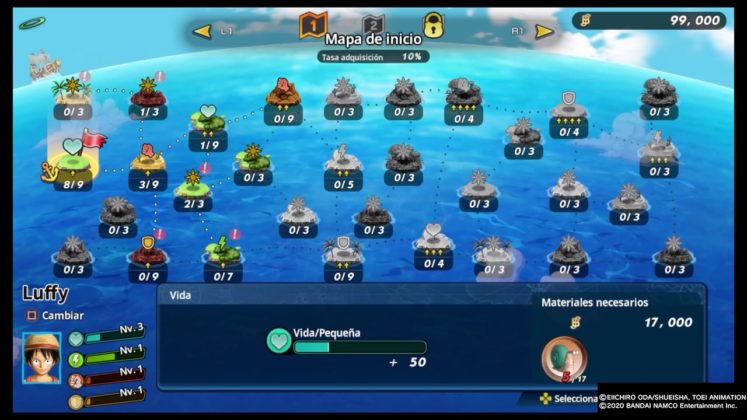The image size is (747, 420).
Task: Choose the lightning bolt island showing 0/7
Action: [222, 254]
